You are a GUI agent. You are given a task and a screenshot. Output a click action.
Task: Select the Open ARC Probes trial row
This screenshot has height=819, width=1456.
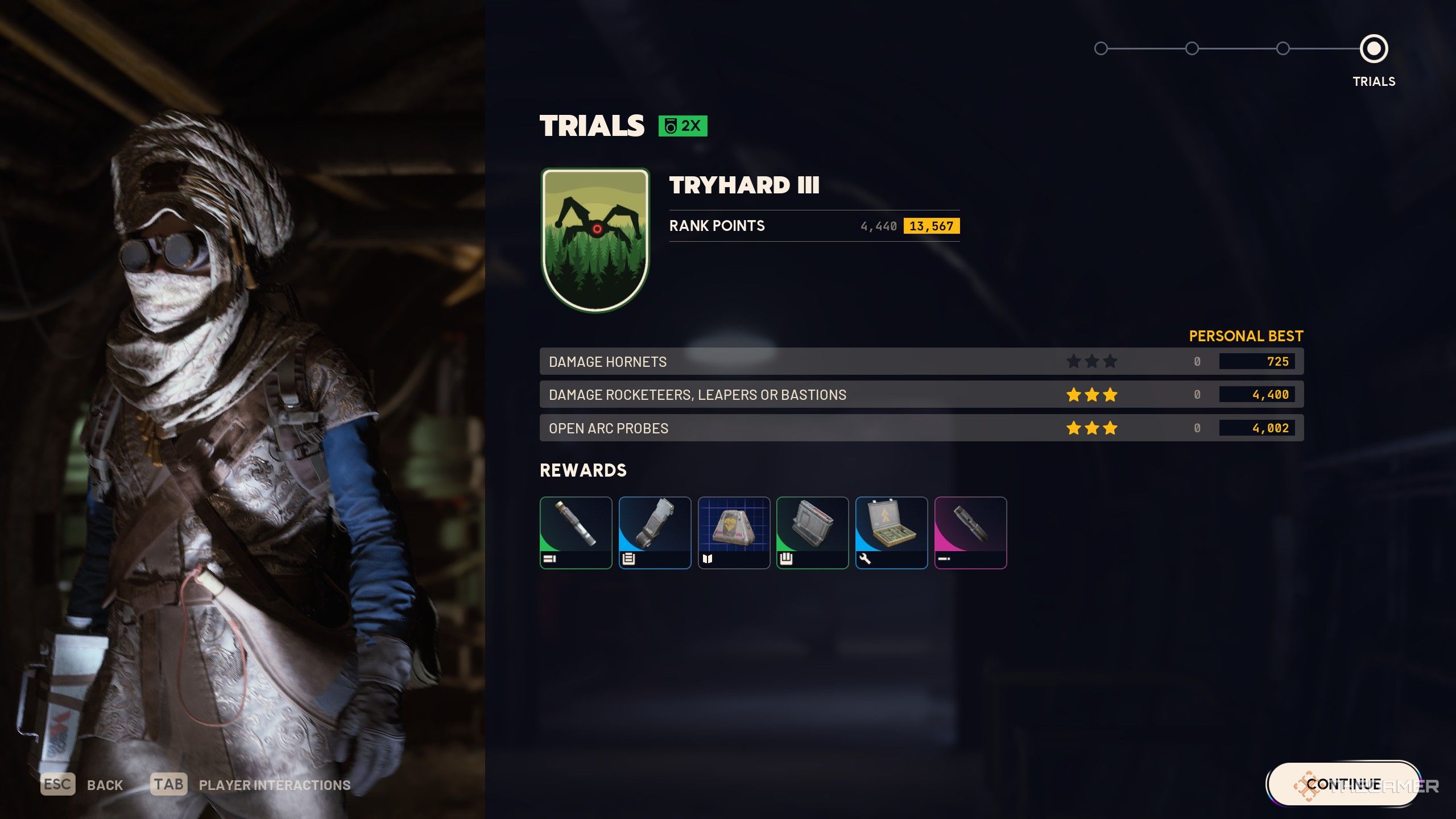pos(921,428)
